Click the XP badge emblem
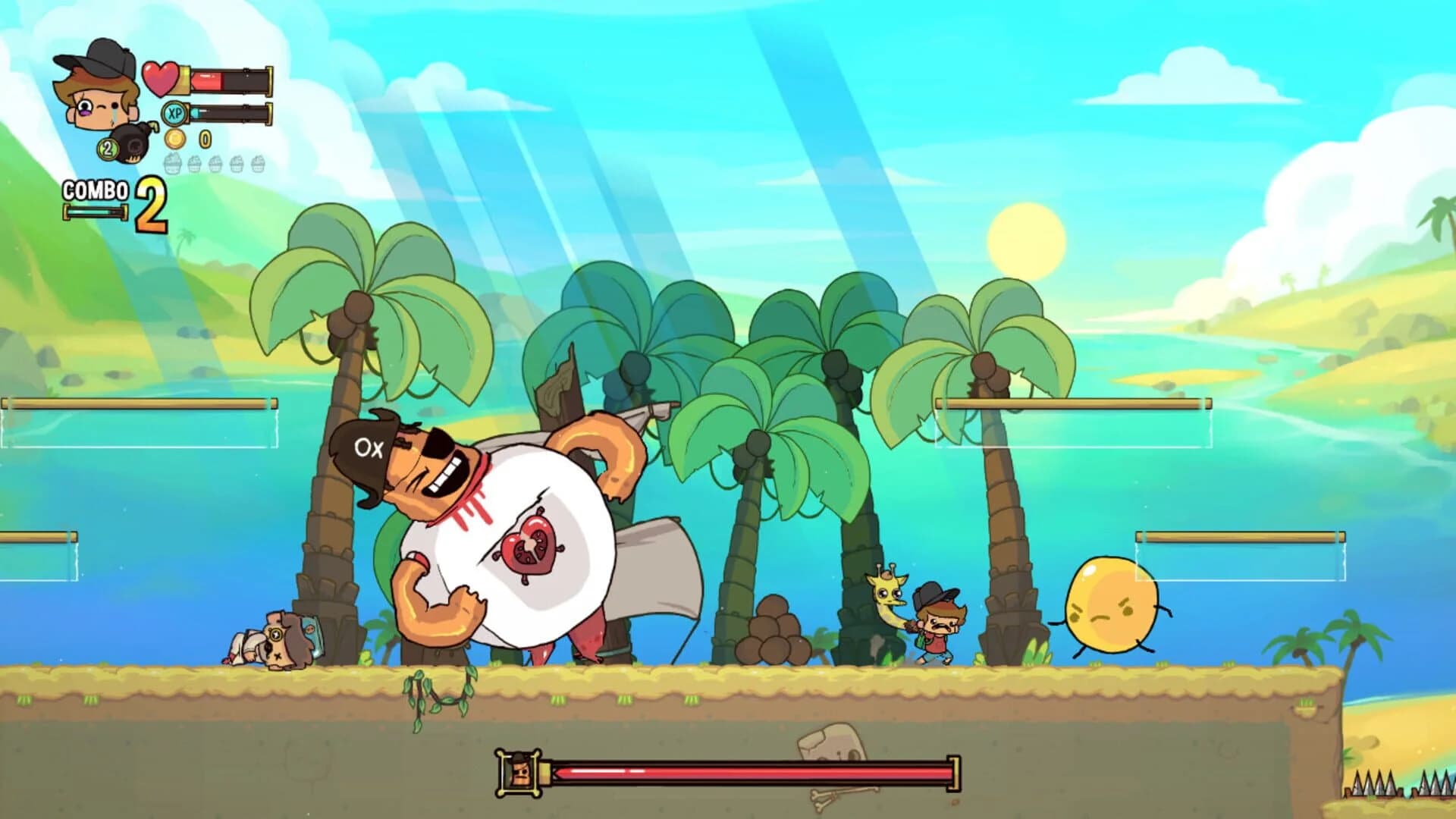Screen dimensions: 1456x819 [x=174, y=113]
